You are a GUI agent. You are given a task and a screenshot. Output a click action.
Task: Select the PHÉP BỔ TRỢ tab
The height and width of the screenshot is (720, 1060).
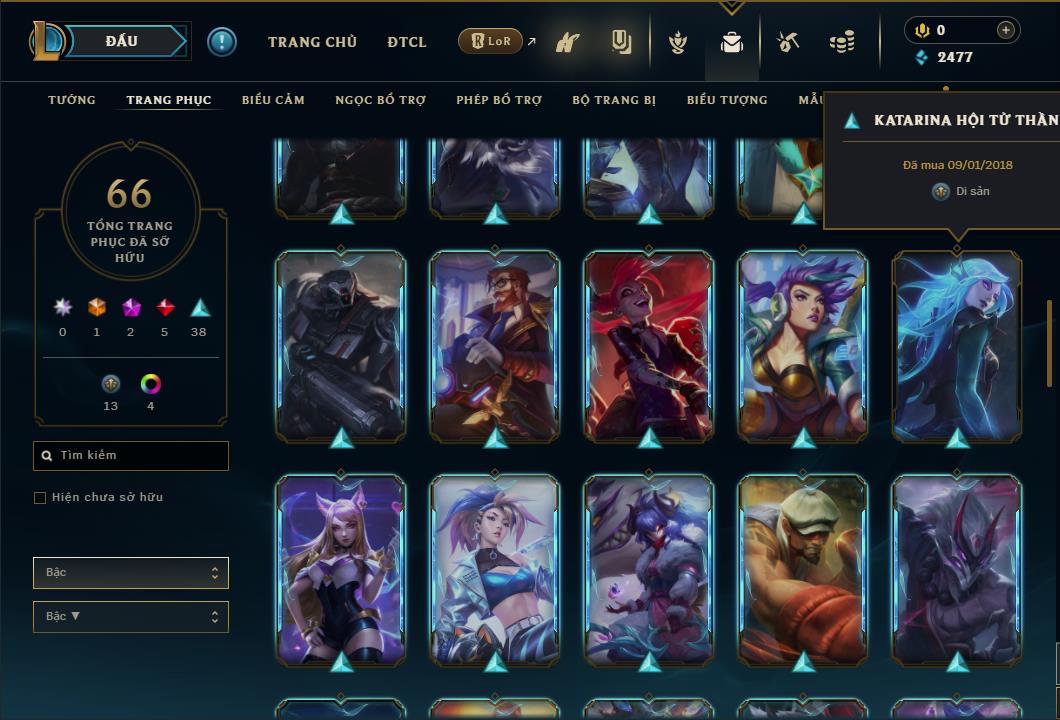(x=499, y=100)
